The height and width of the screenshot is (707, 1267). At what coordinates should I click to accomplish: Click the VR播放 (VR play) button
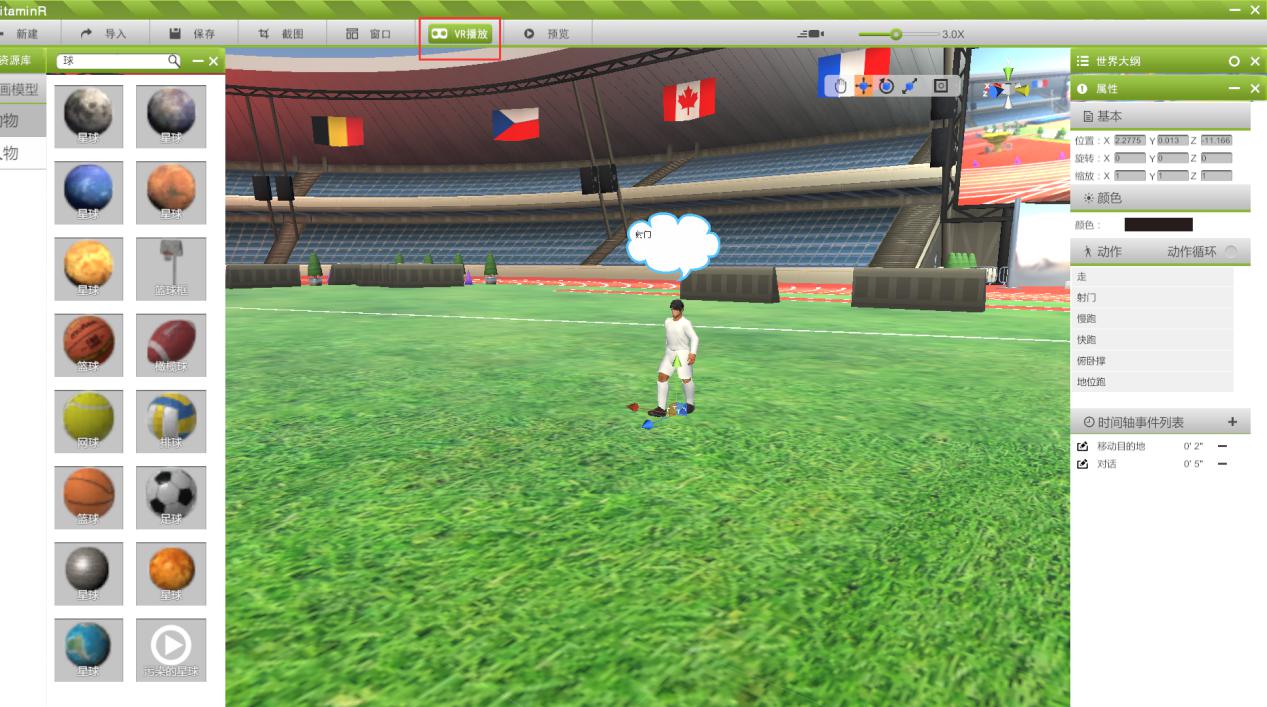click(x=460, y=34)
